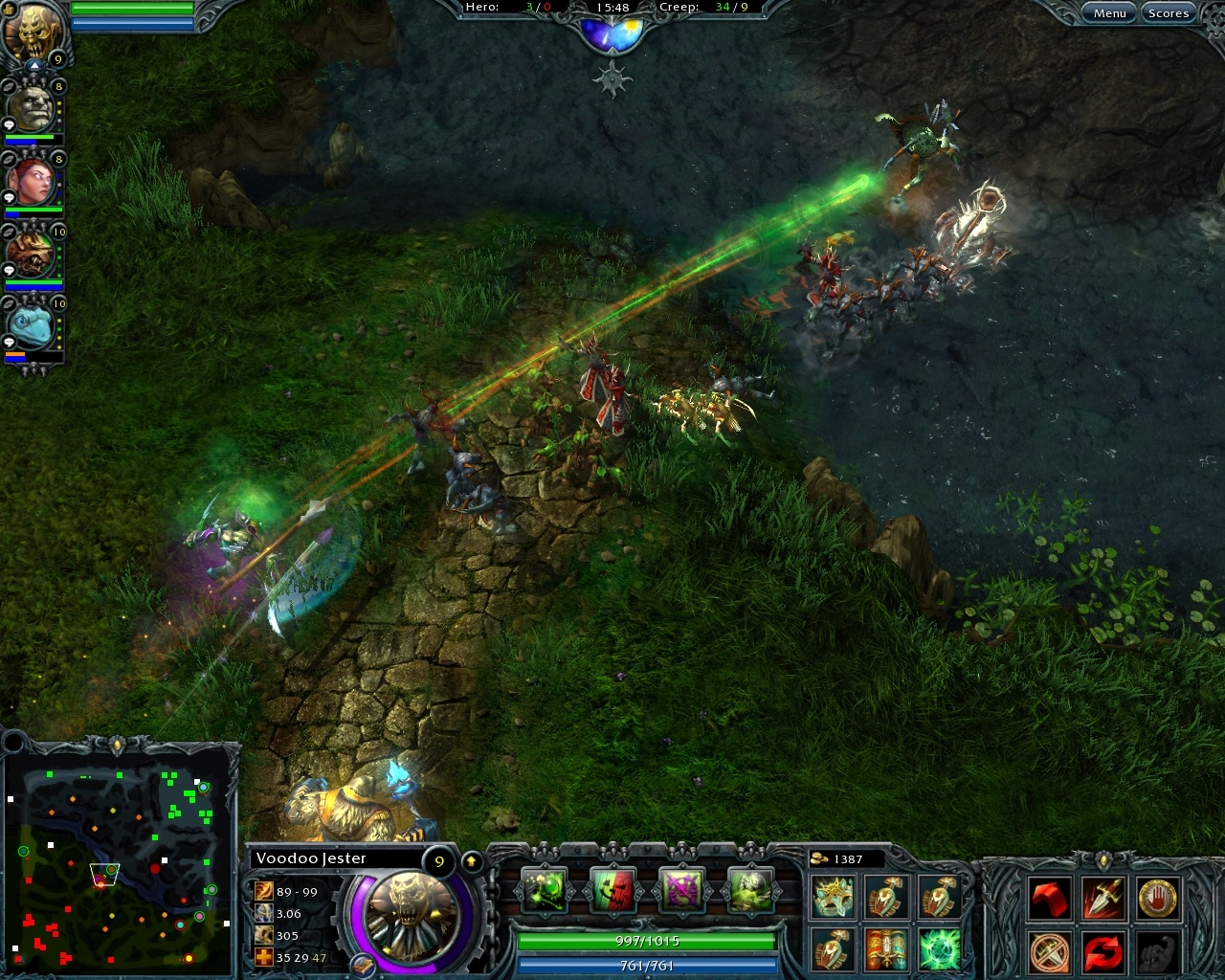Activate Voodoo Jester's ultimate Cursed Ground ability
The width and height of the screenshot is (1225, 980).
(750, 891)
